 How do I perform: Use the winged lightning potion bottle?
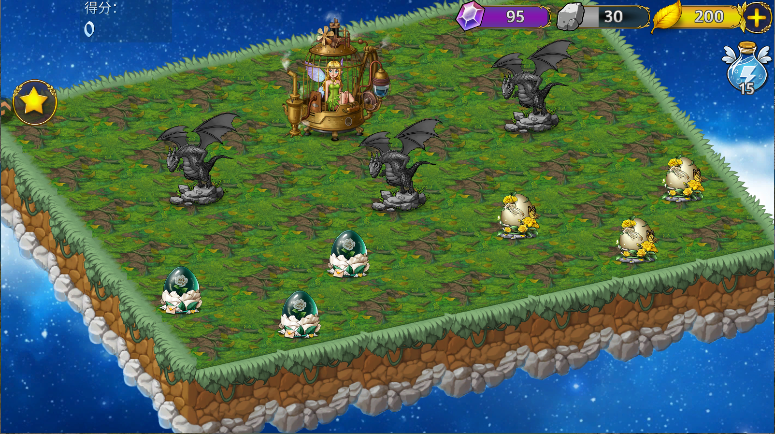pos(747,70)
